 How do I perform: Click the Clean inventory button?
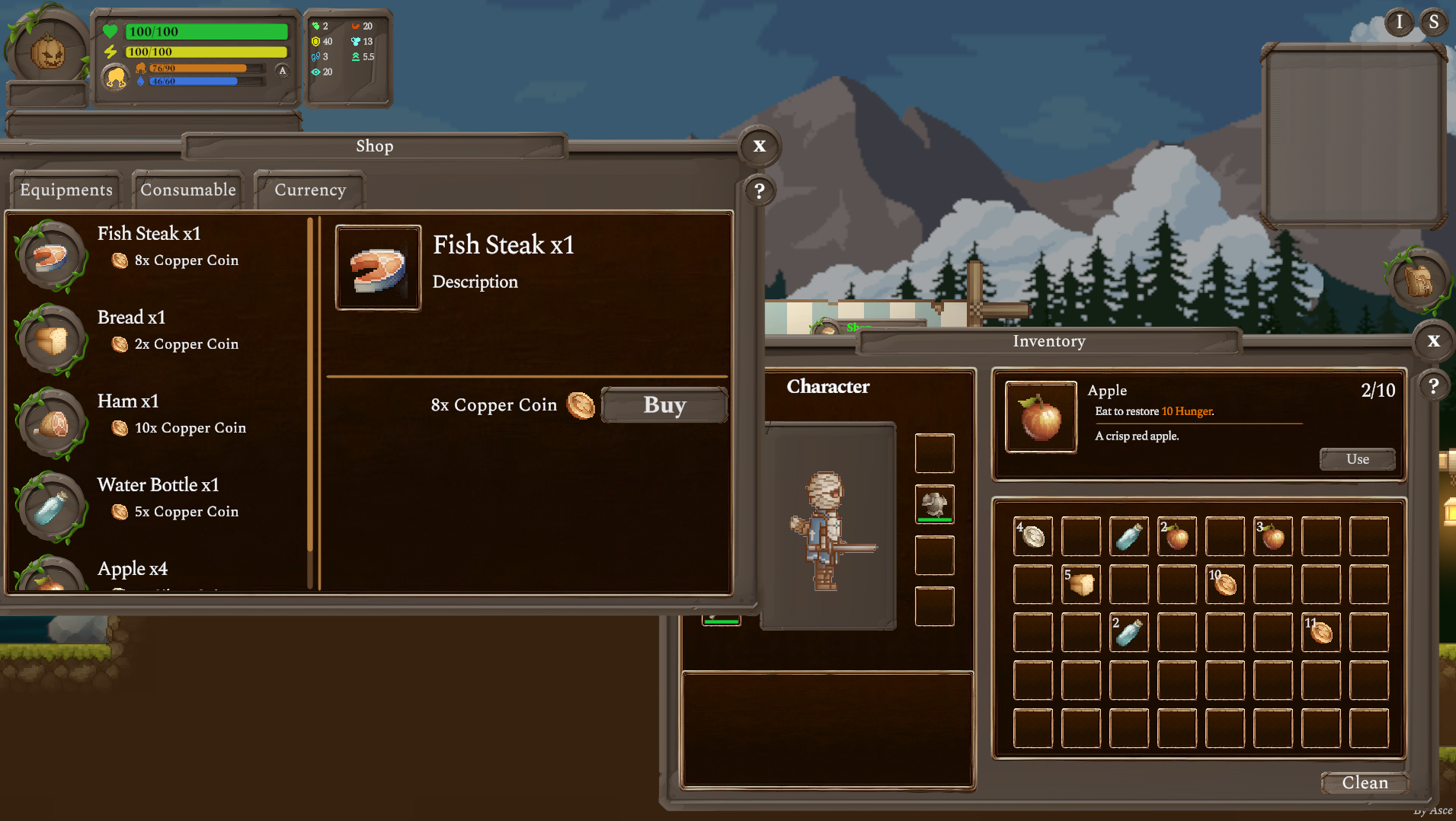(1364, 782)
